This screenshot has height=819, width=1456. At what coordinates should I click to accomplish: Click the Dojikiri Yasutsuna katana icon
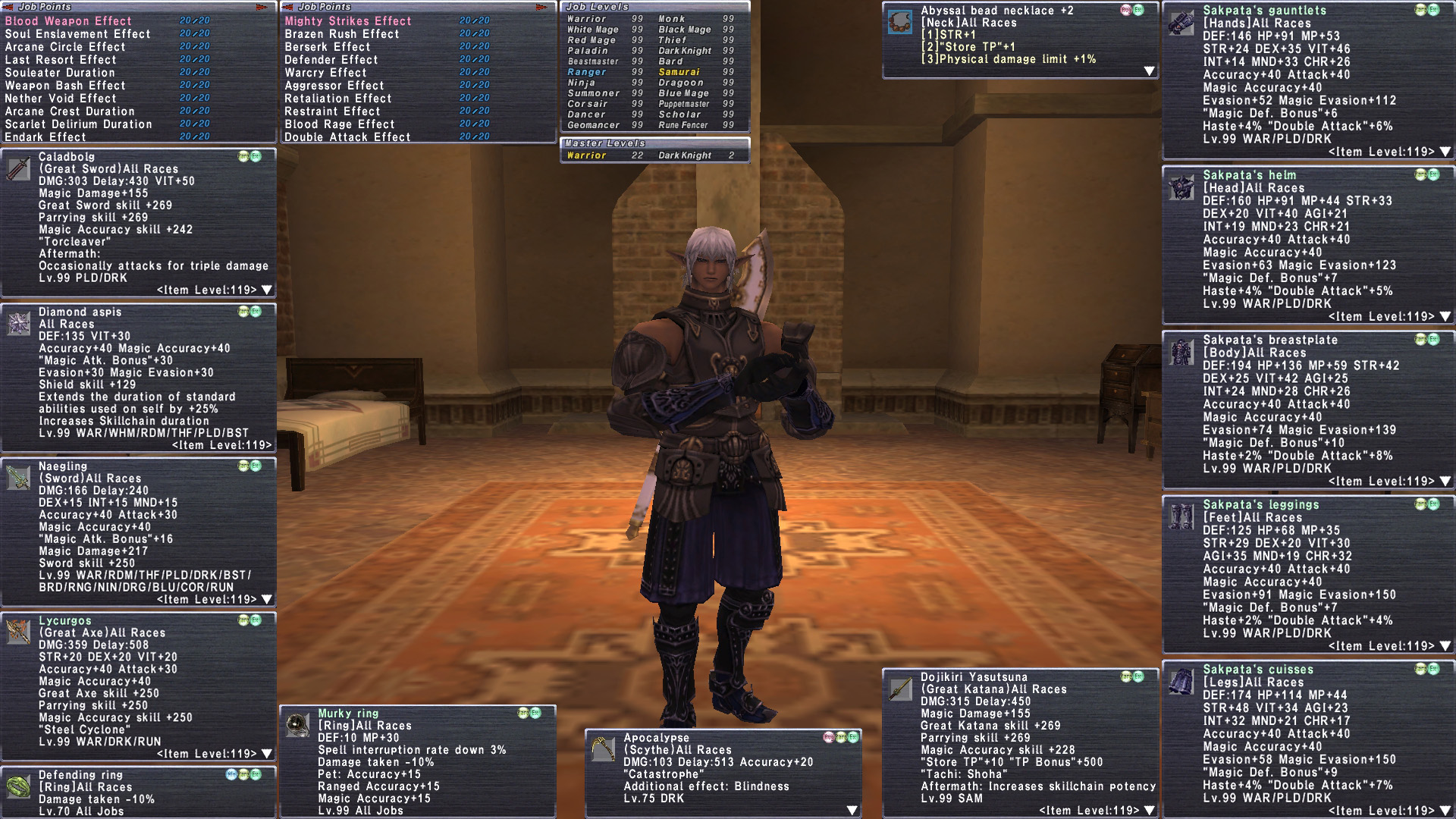point(901,689)
